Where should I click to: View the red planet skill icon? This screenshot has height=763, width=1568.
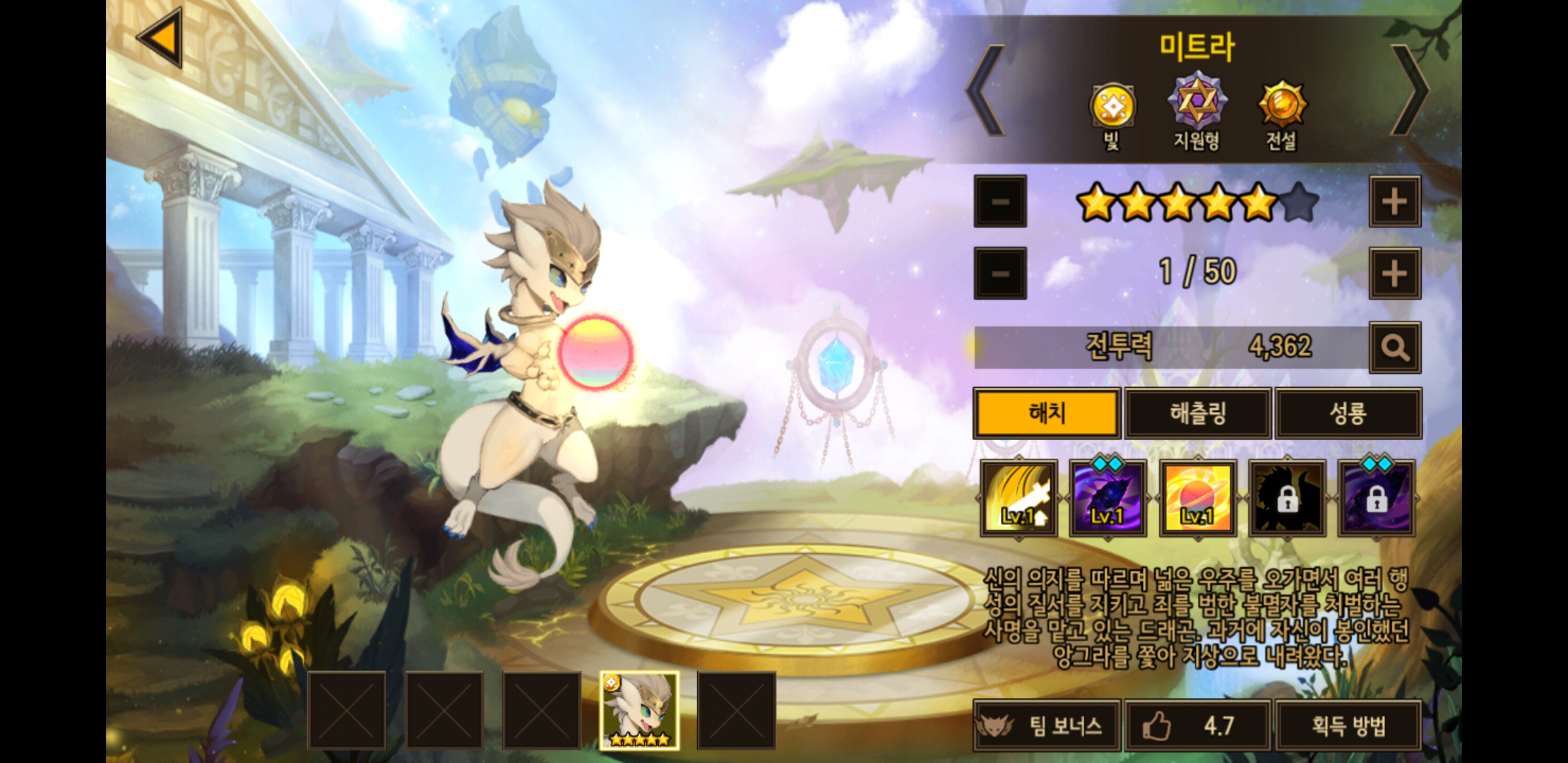click(x=1197, y=498)
